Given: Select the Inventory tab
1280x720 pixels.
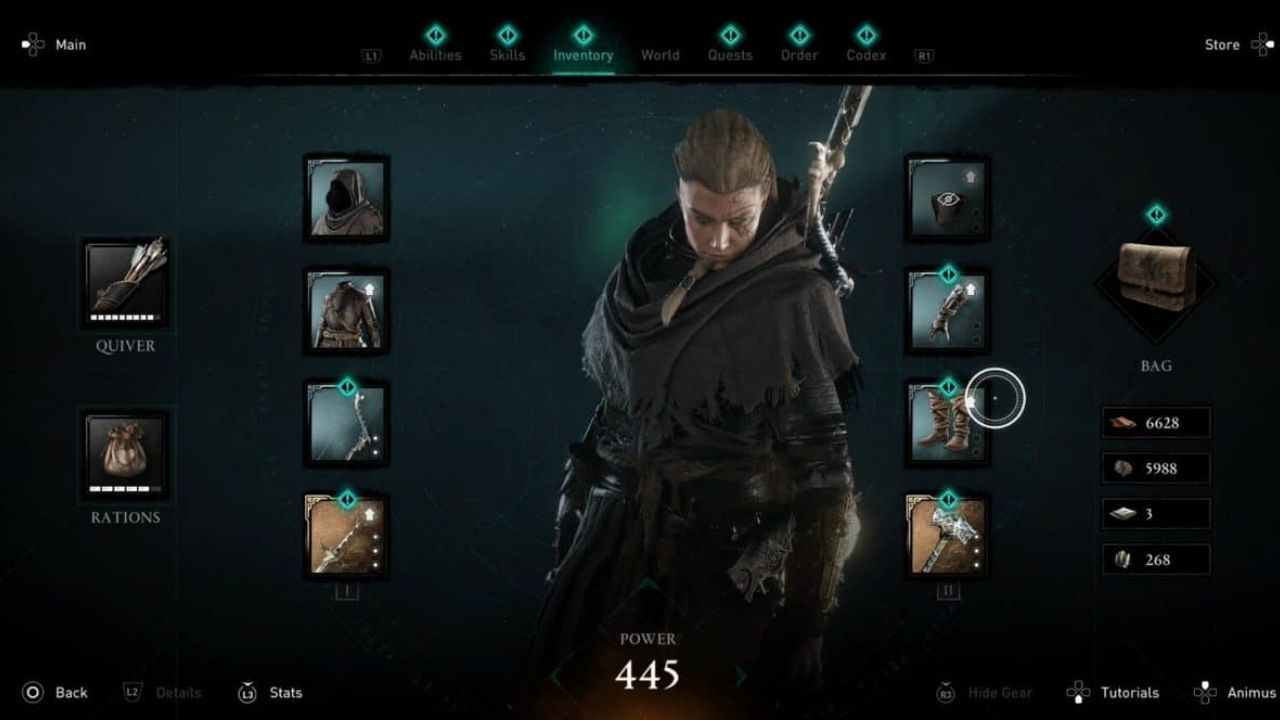Looking at the screenshot, I should click(583, 54).
